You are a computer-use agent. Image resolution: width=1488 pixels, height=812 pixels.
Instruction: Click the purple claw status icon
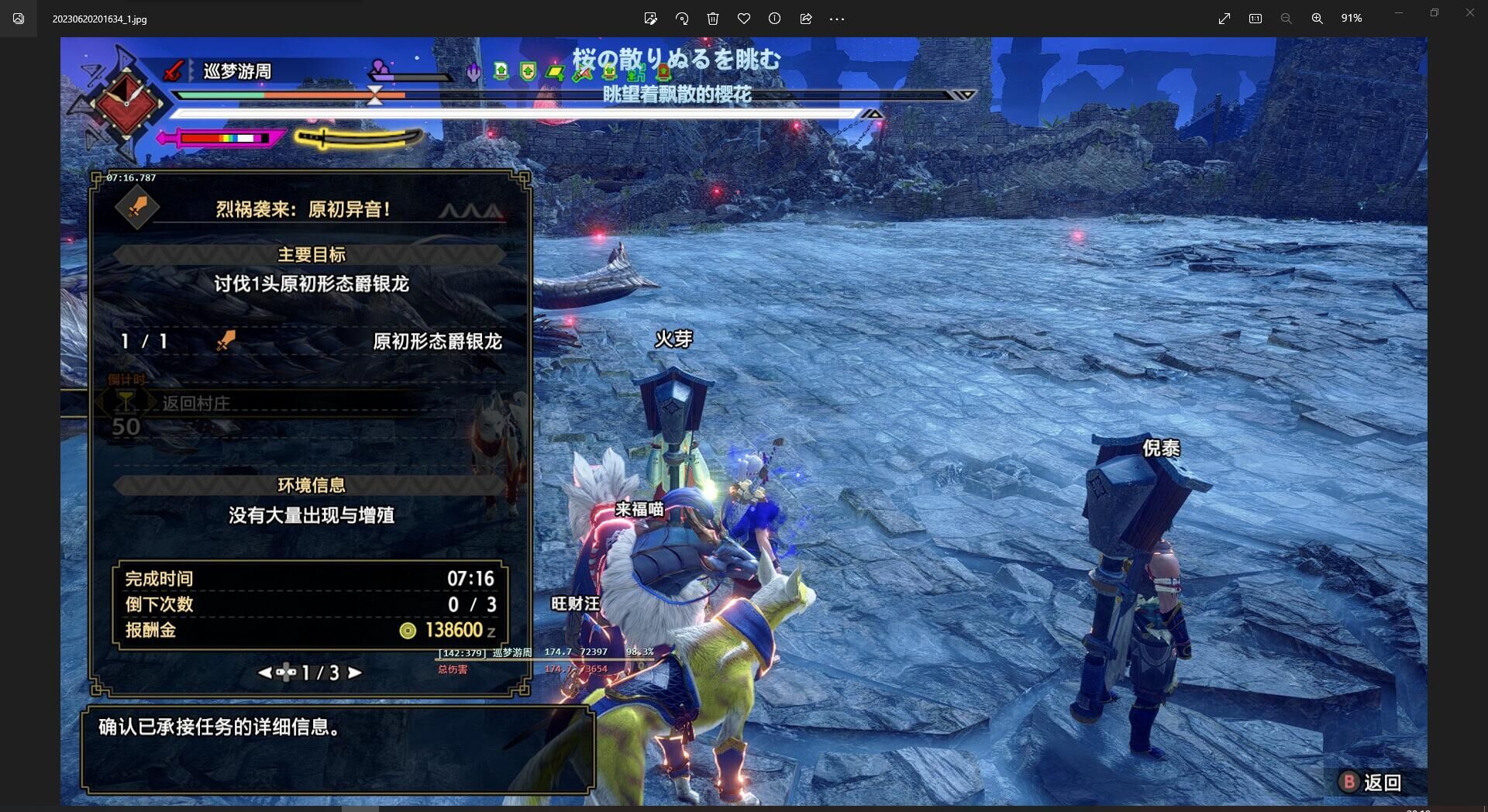(x=474, y=72)
